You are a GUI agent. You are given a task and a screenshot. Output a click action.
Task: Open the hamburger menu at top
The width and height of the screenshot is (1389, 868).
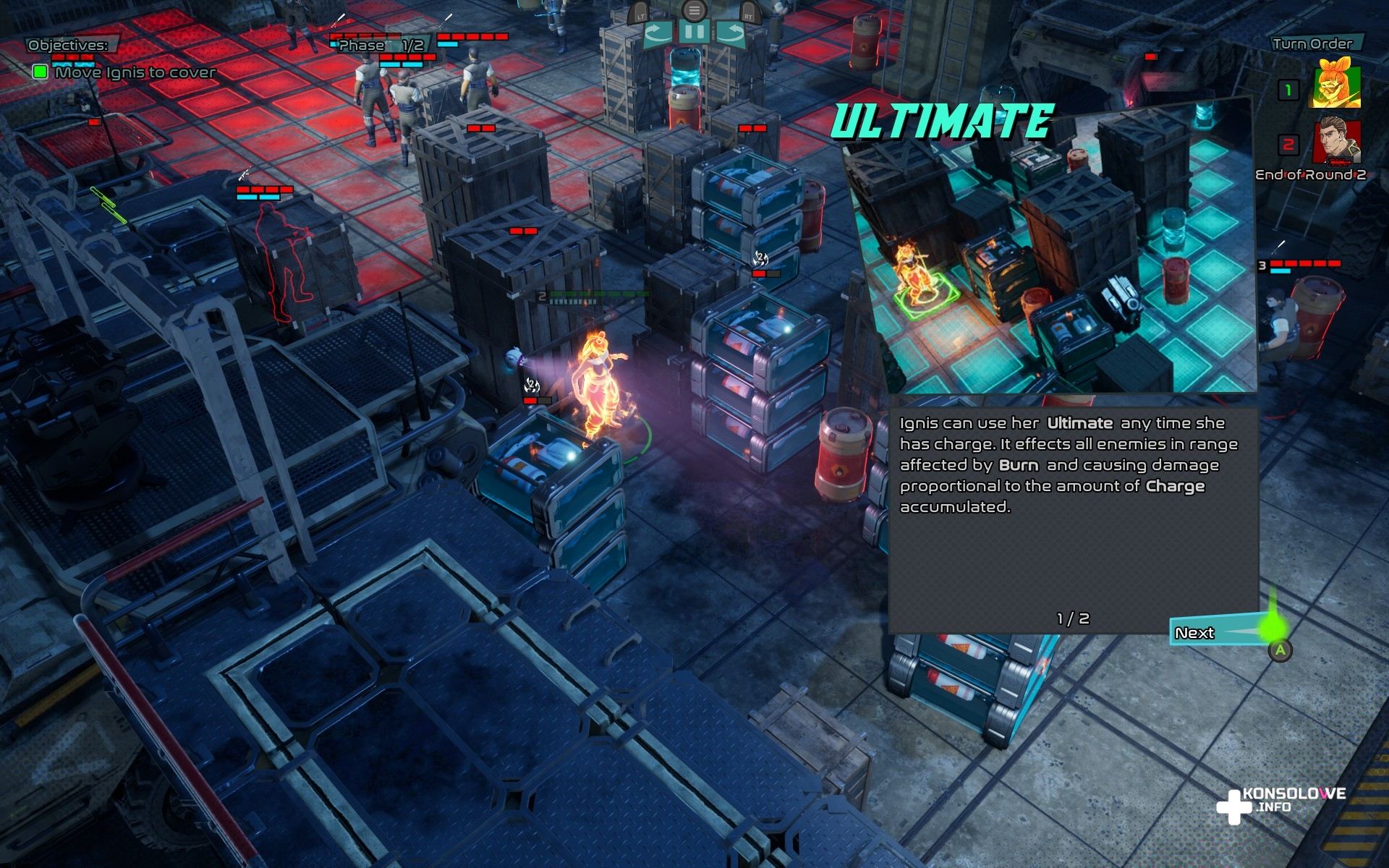pos(694,10)
